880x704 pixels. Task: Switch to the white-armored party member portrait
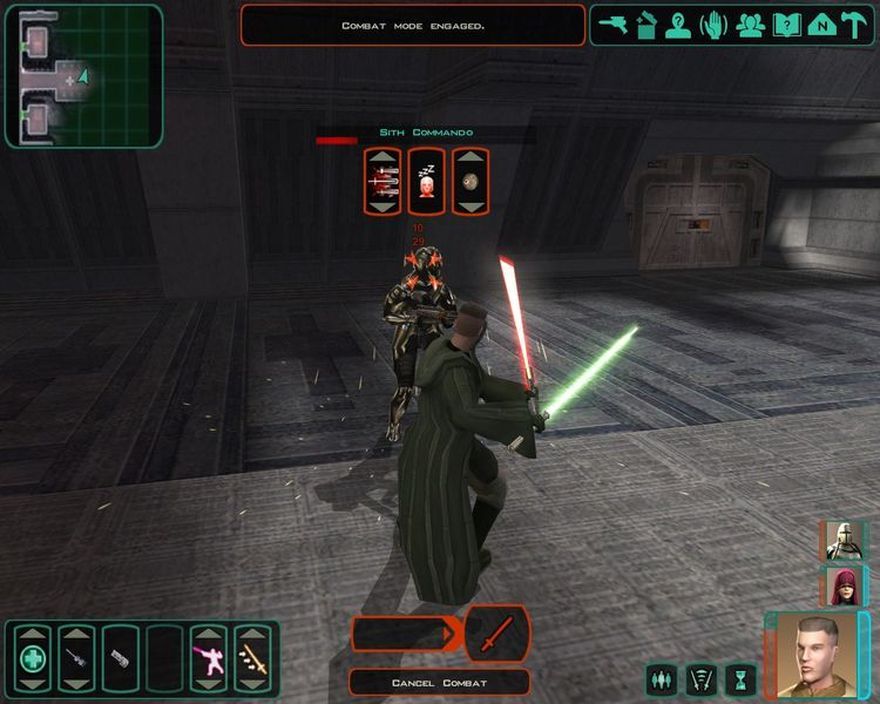point(842,541)
